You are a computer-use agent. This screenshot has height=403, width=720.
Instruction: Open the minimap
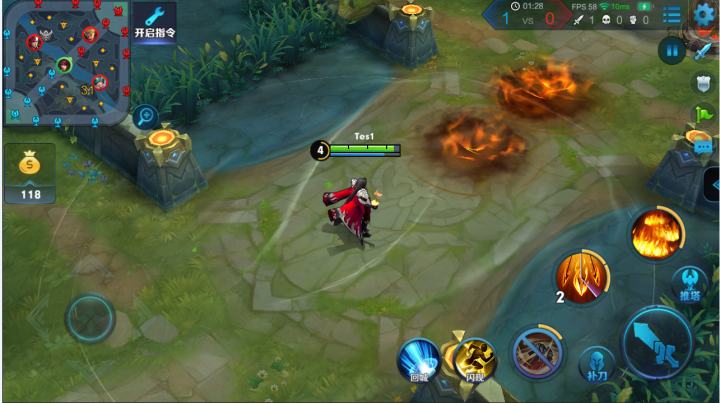tap(65, 62)
